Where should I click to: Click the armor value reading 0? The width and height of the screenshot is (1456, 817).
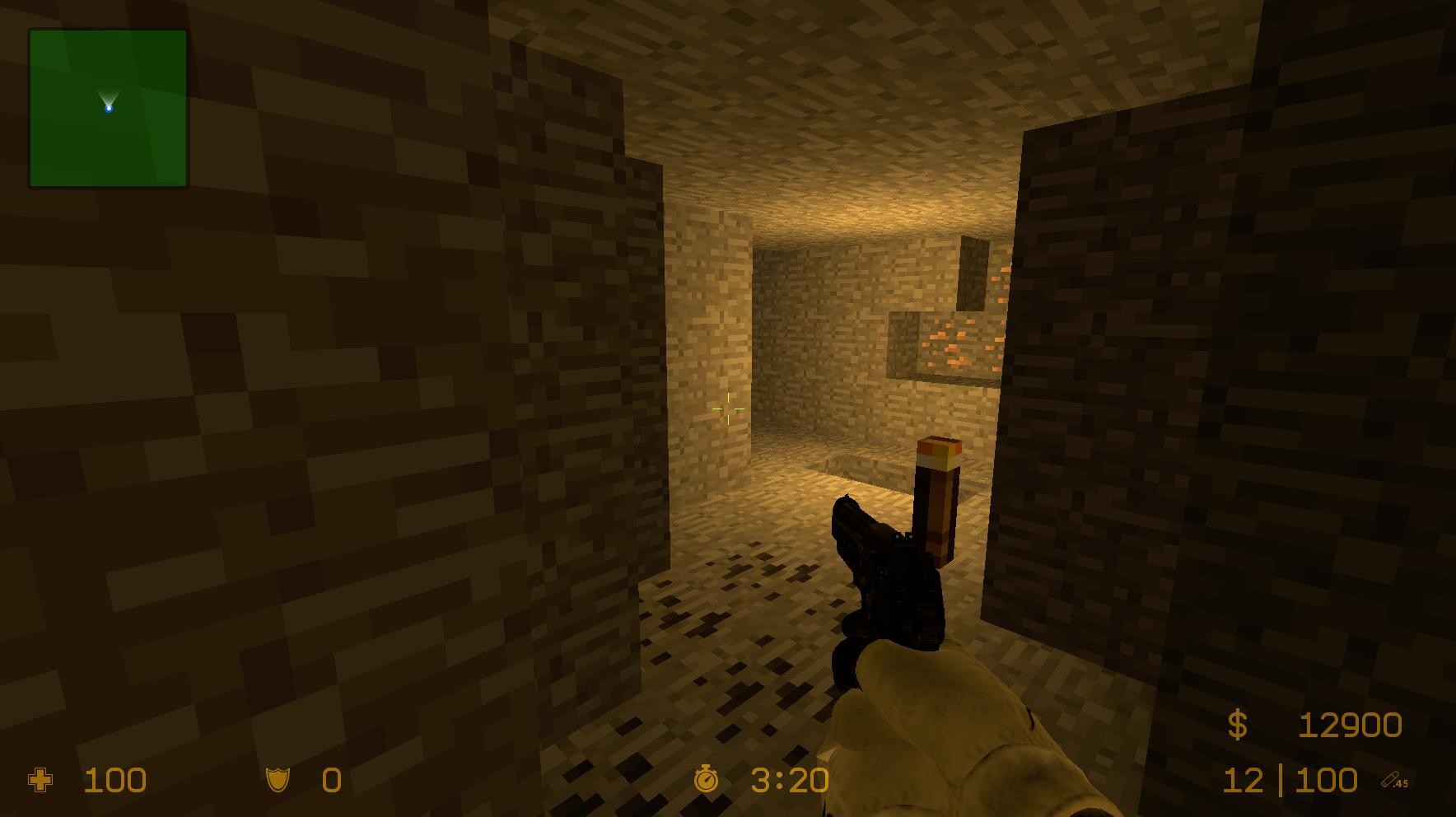(329, 779)
